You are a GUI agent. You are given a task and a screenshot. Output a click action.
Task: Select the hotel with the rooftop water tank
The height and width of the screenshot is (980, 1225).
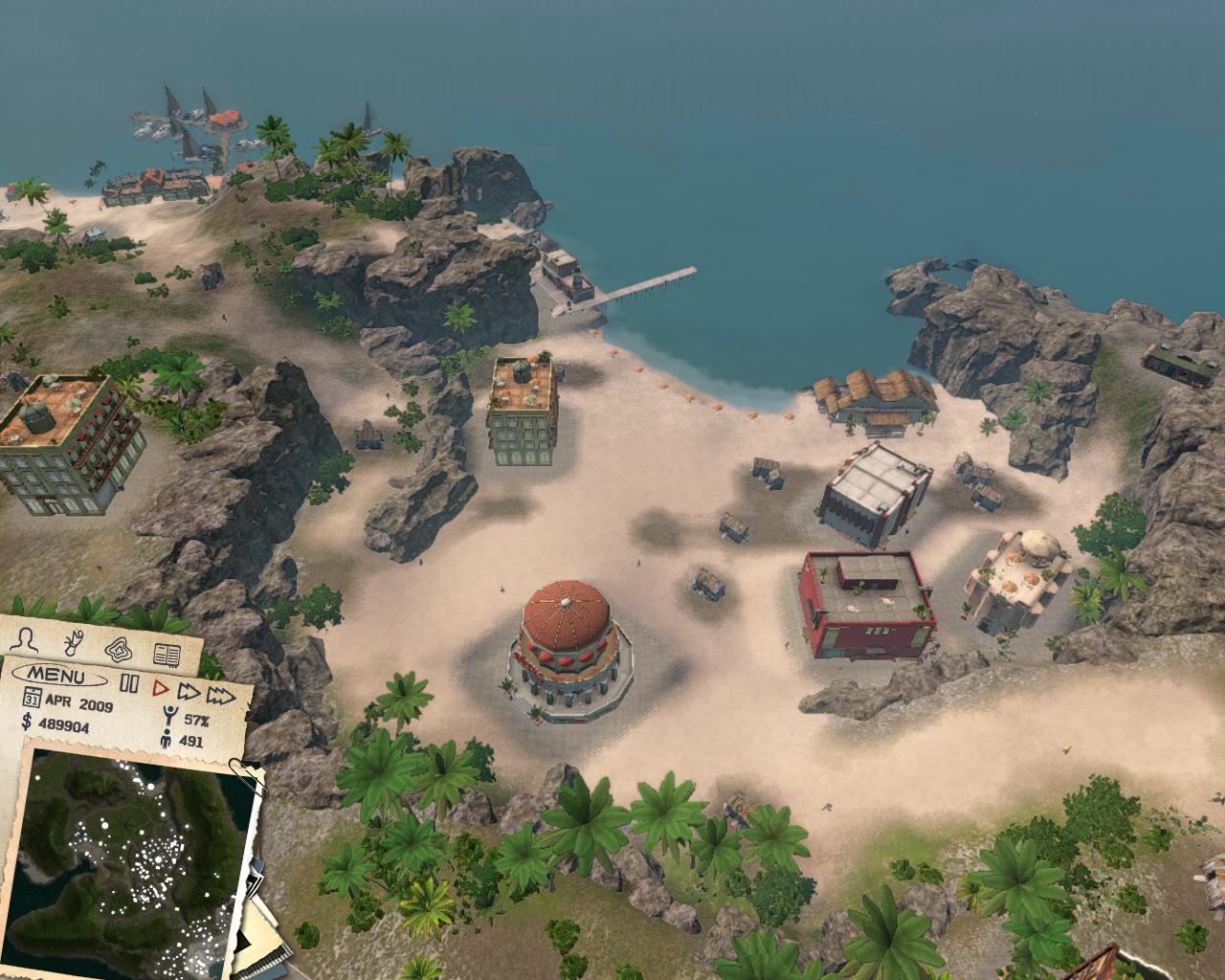67,440
